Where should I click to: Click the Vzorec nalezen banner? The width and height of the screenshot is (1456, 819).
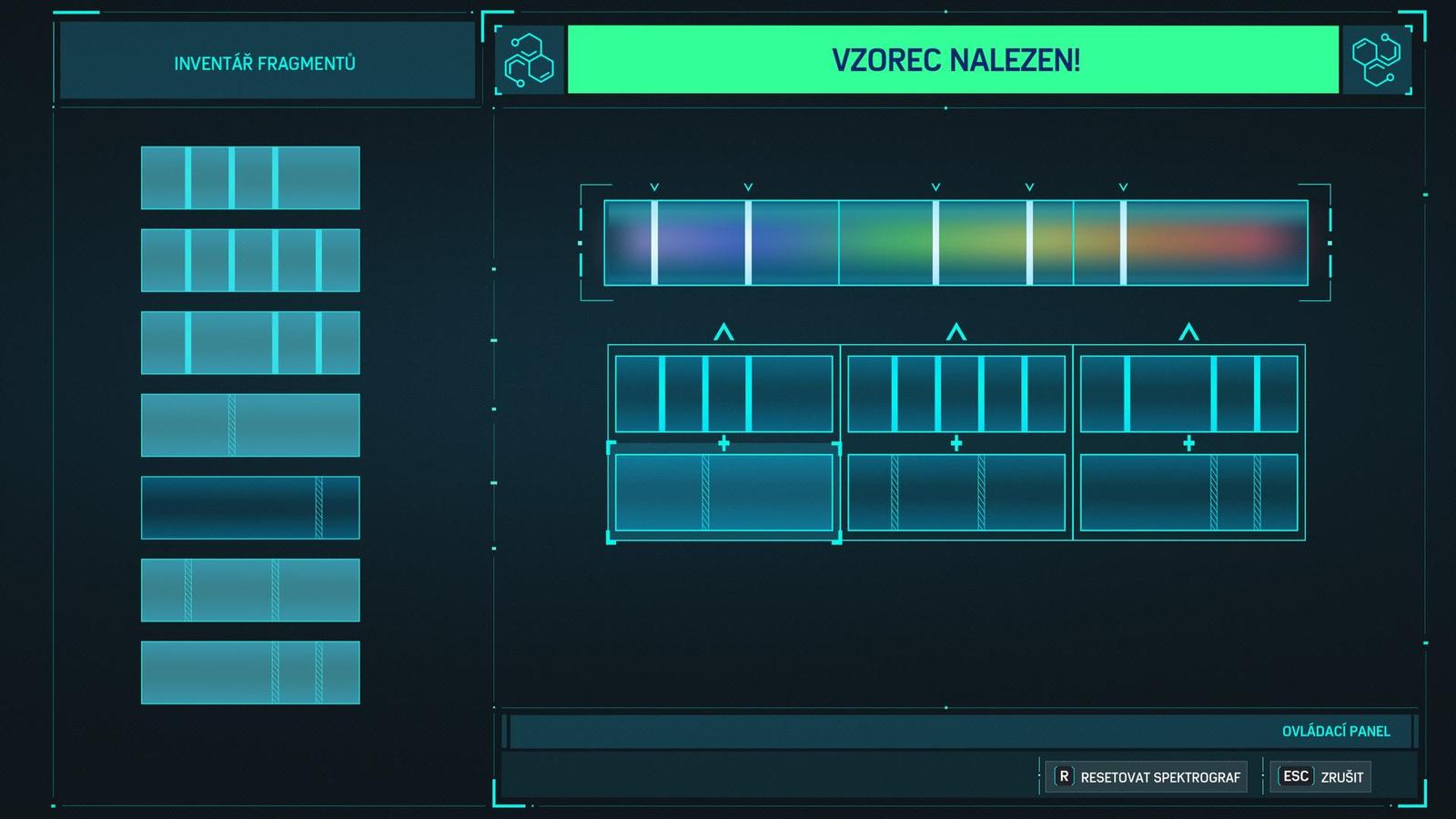954,63
